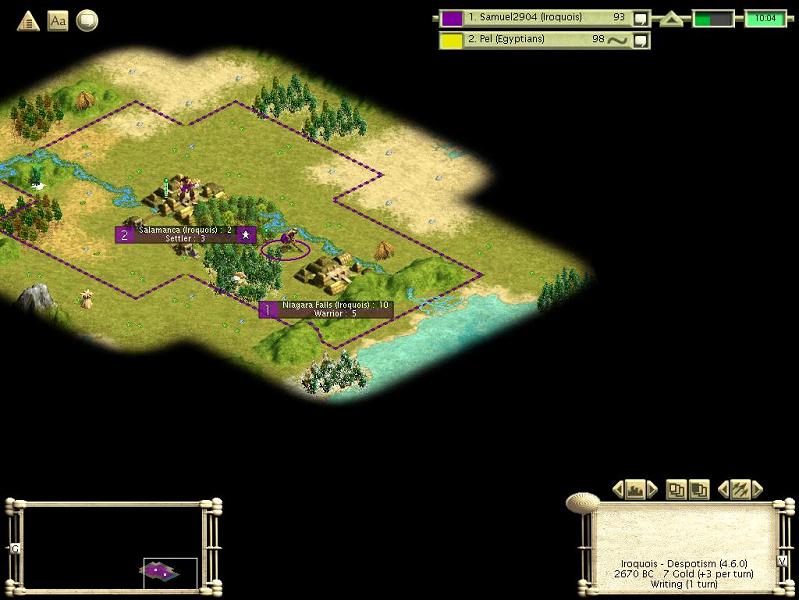Click the triple-arrows unit button
Viewport: 799px width, 600px height.
click(x=740, y=489)
